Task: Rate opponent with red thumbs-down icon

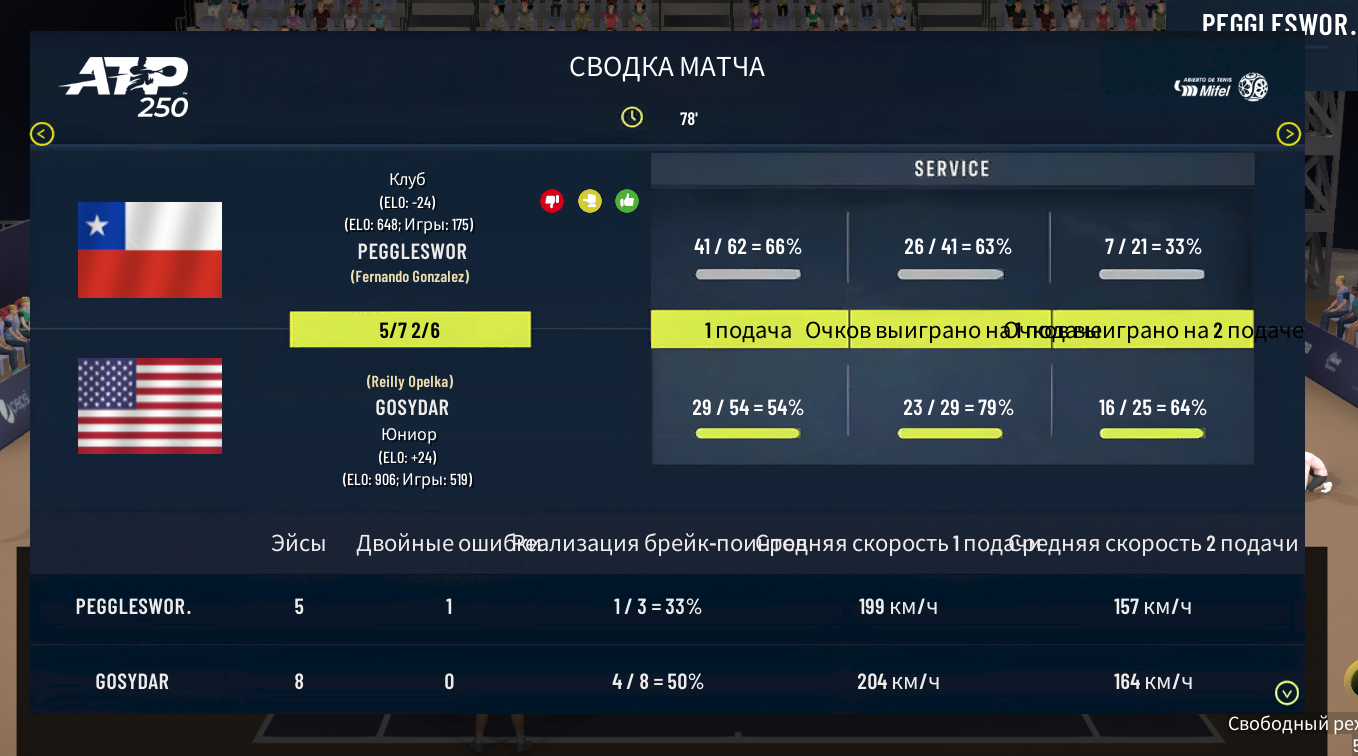Action: click(551, 201)
